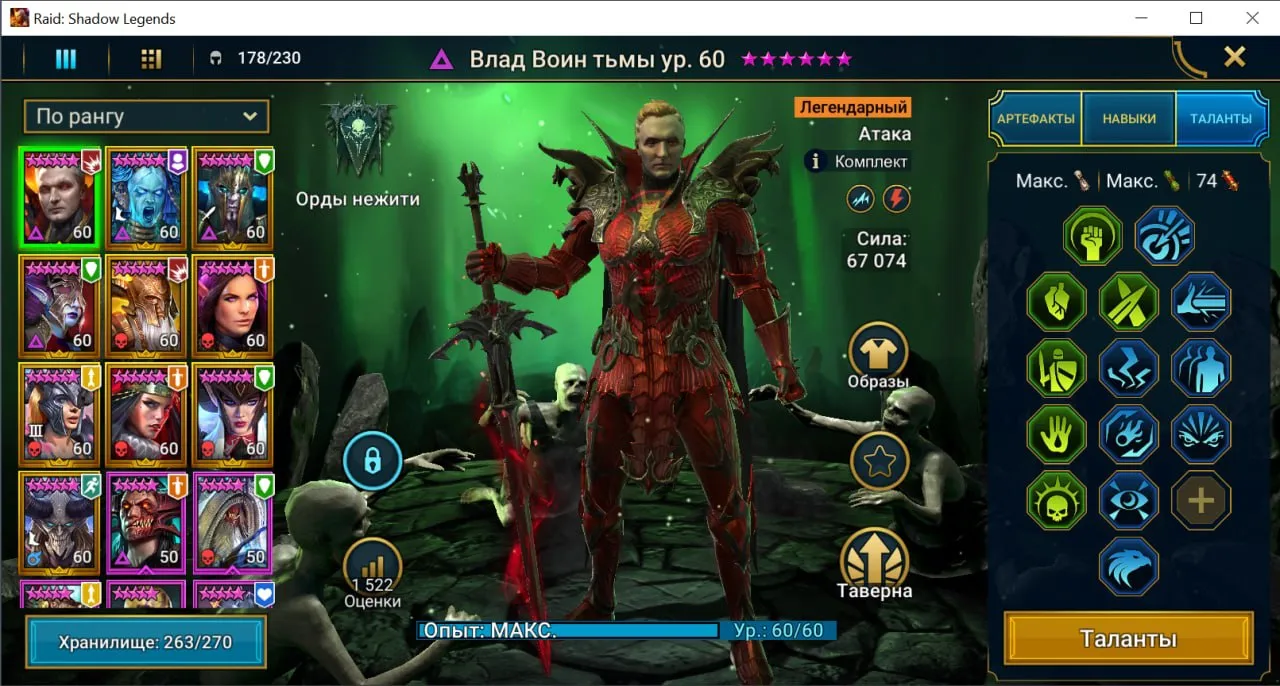The width and height of the screenshot is (1280, 686).
Task: Click the star favorite button
Action: pos(879,461)
